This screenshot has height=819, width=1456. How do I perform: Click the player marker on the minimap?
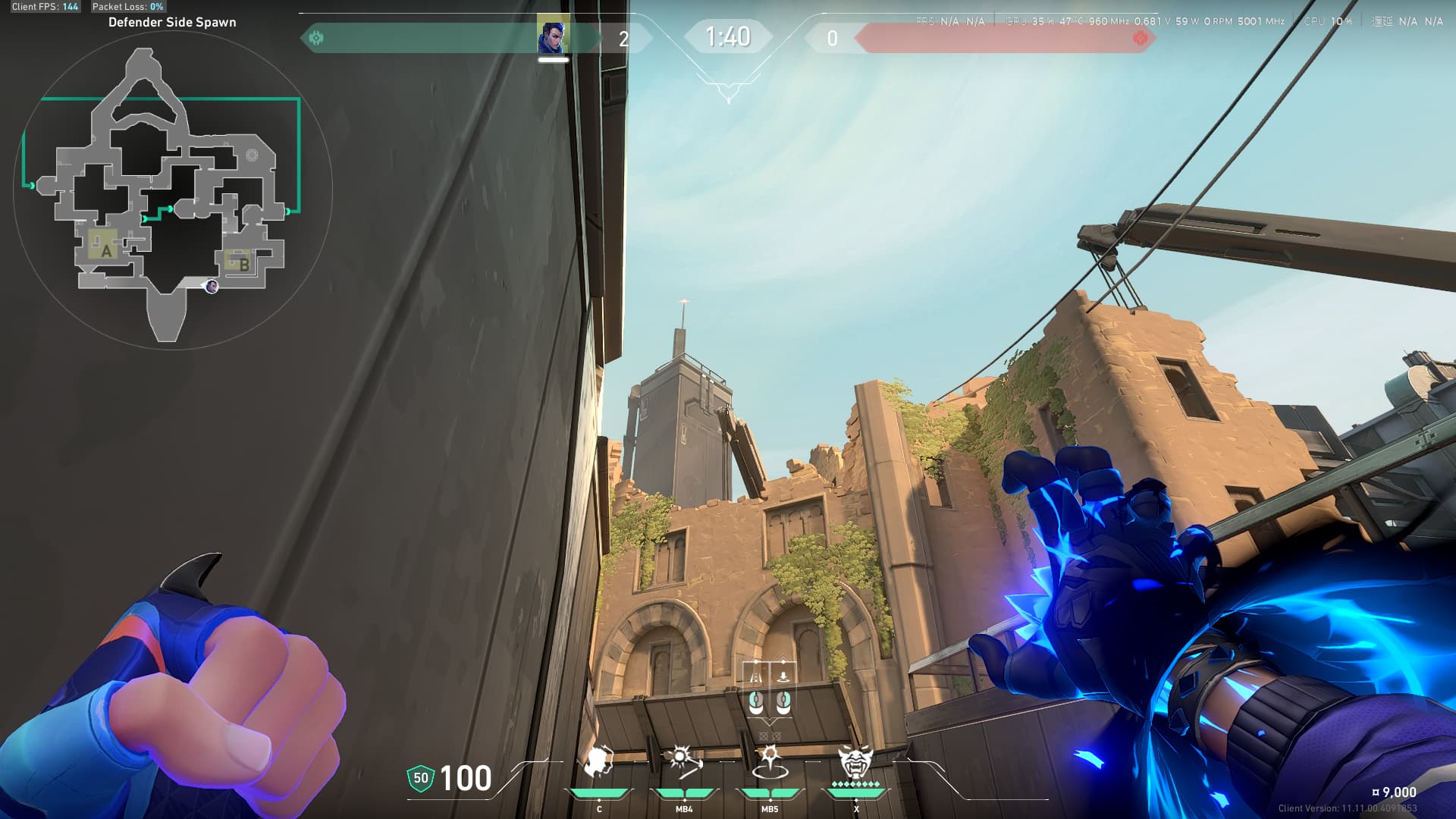pos(212,286)
